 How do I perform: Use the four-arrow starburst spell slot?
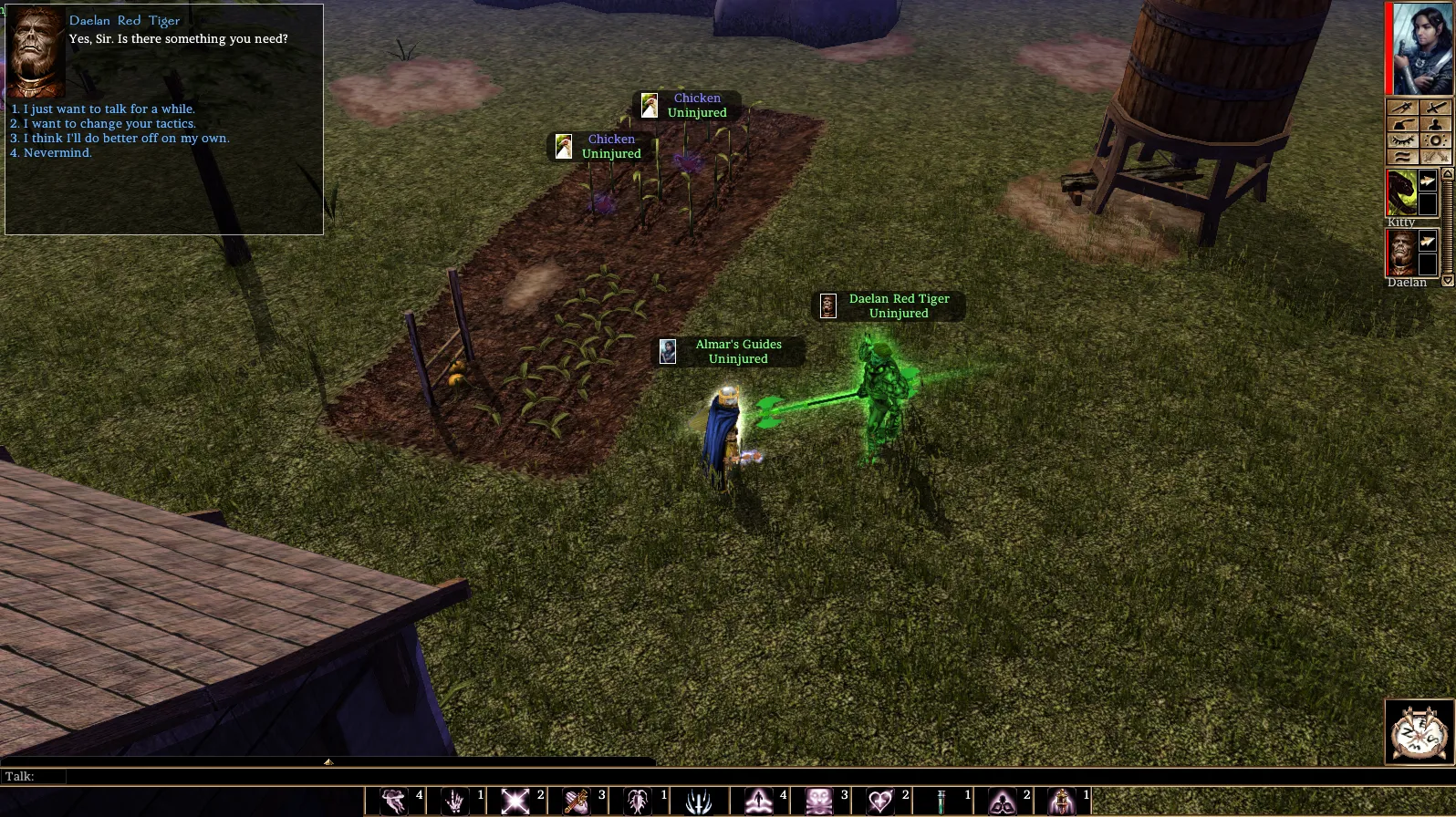(515, 801)
